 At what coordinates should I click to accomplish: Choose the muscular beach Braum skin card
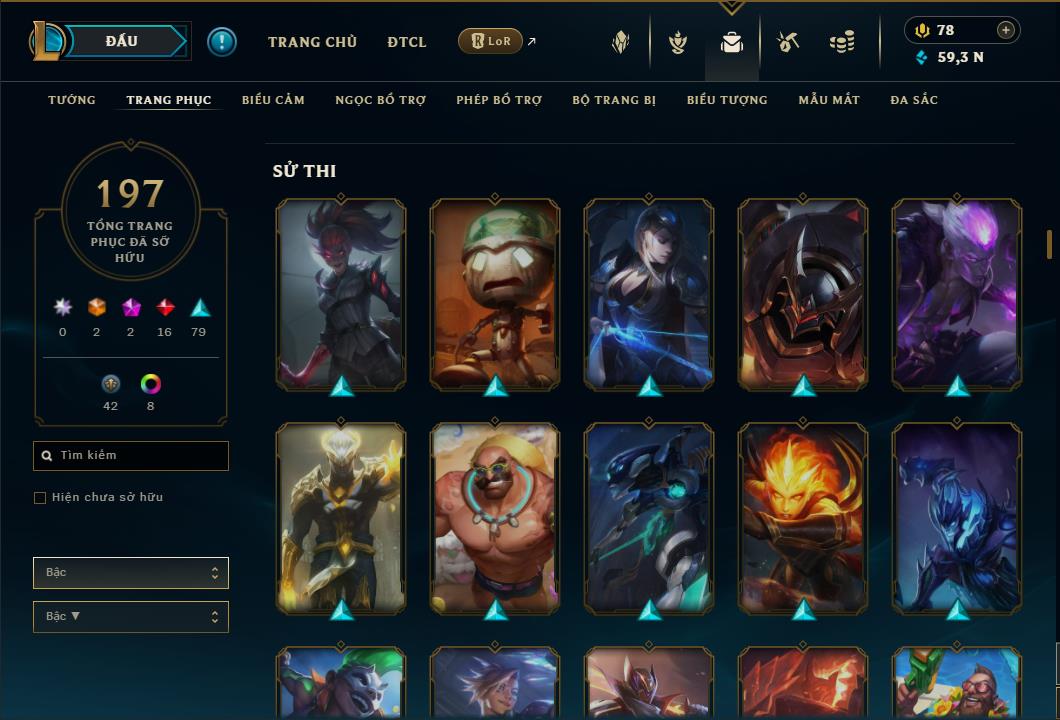495,517
